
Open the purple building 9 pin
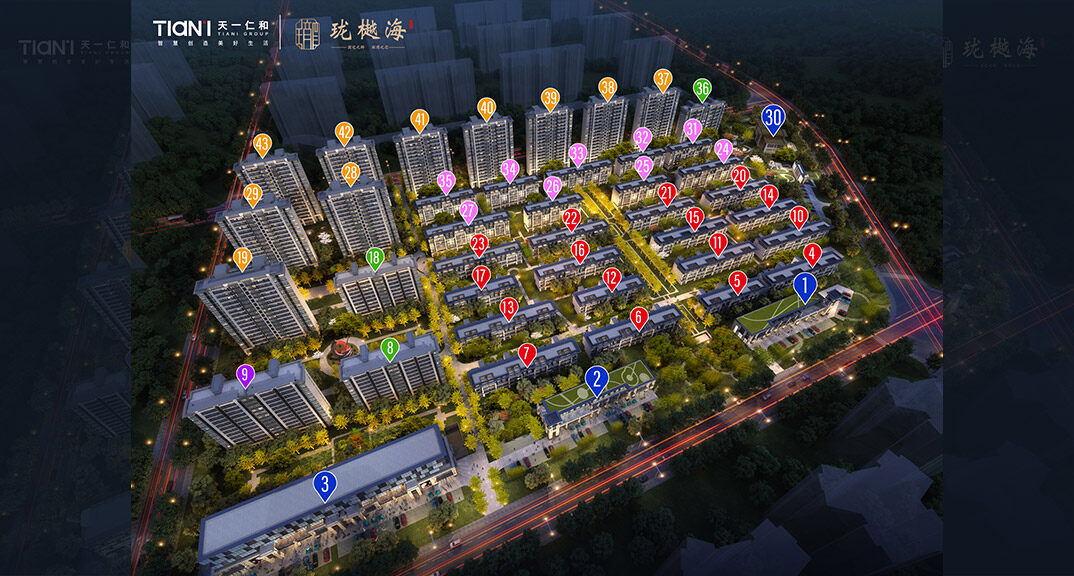245,376
